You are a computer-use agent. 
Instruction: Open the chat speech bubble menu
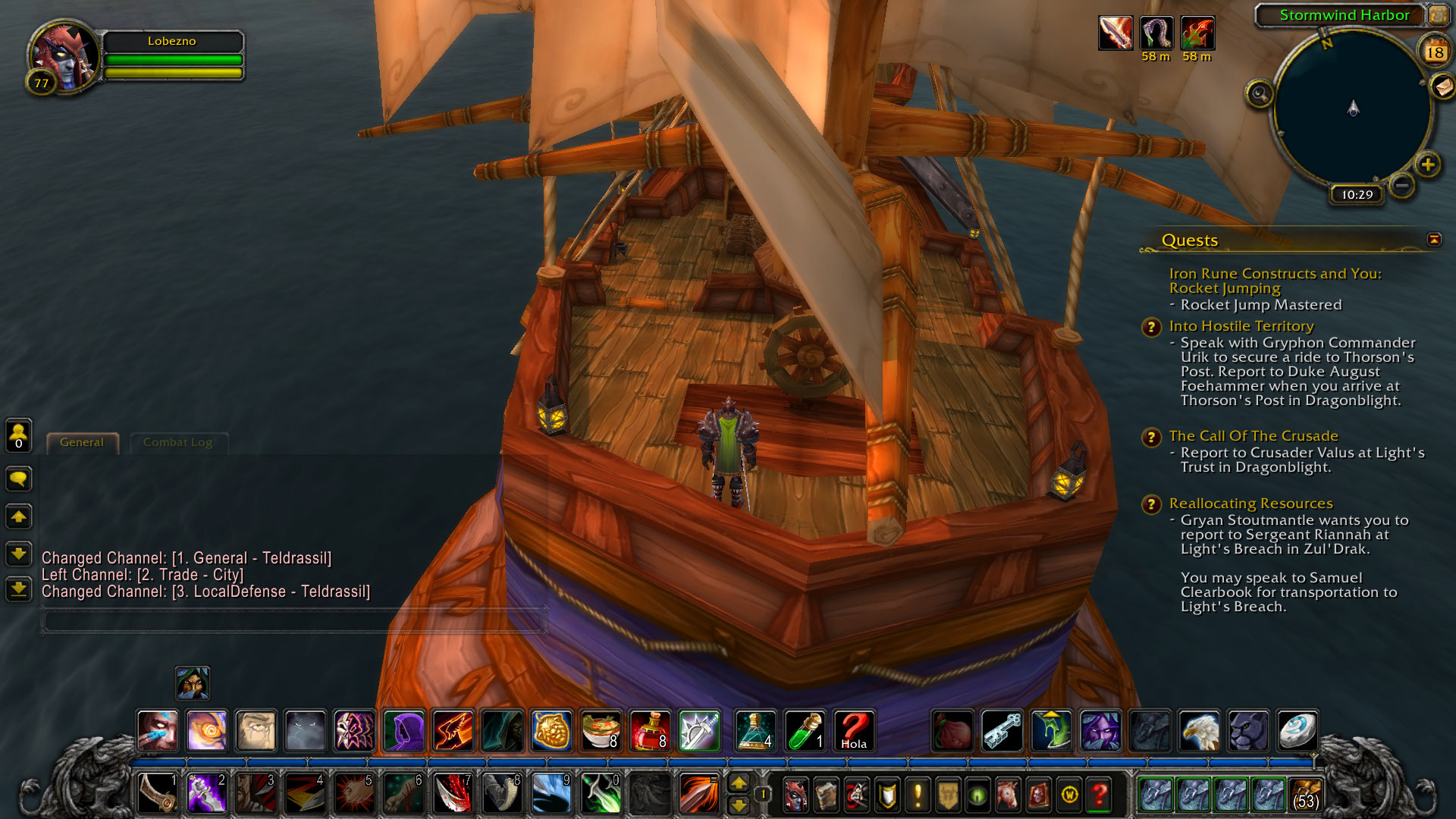tap(19, 479)
